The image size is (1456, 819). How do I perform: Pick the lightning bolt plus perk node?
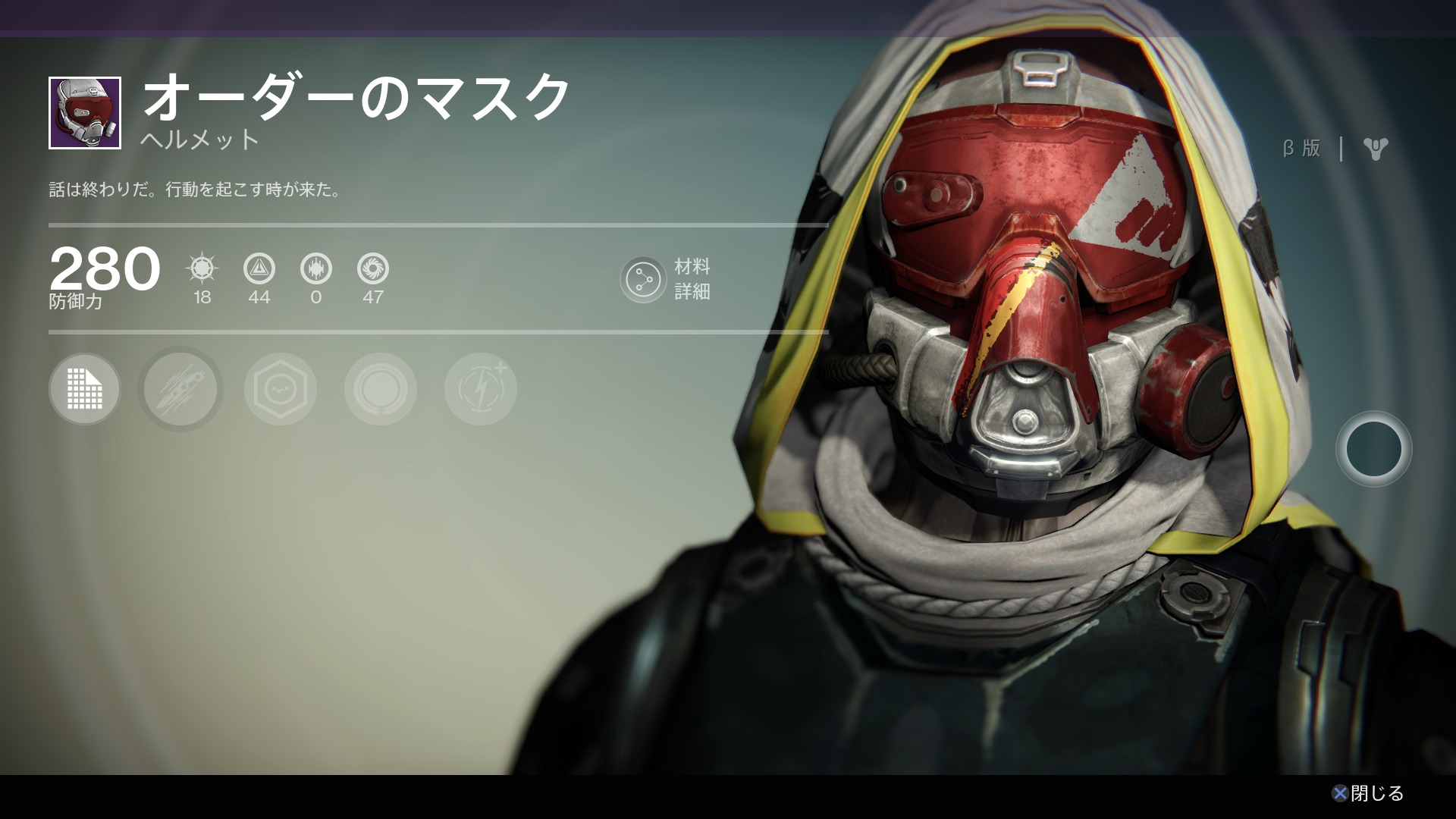pos(481,389)
